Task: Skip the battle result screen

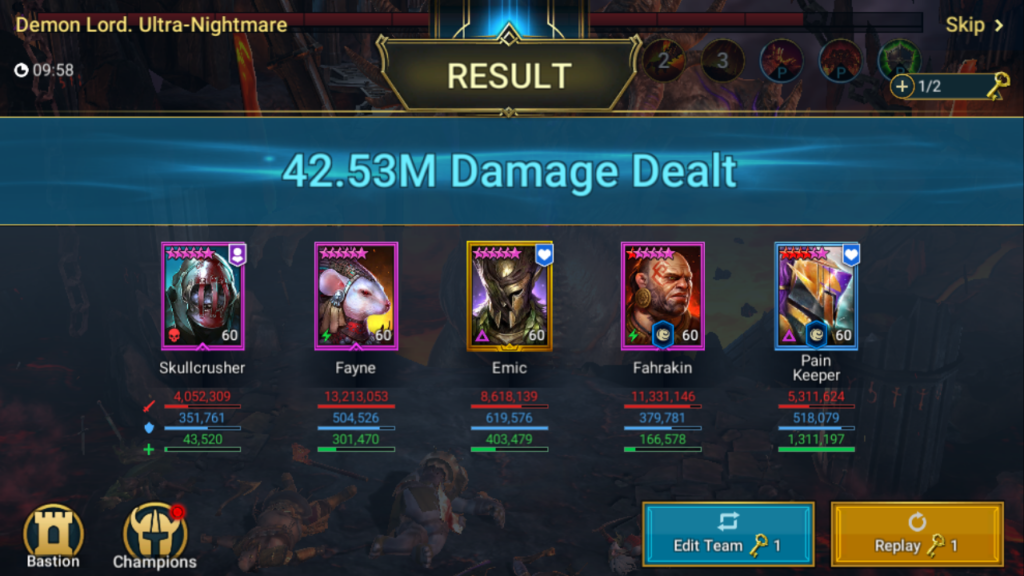Action: click(x=973, y=25)
